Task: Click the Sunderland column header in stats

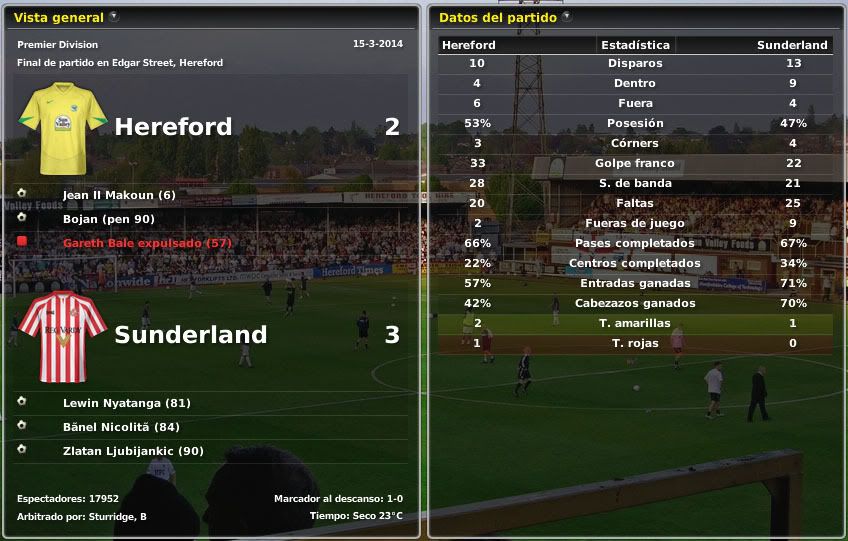Action: pyautogui.click(x=792, y=45)
